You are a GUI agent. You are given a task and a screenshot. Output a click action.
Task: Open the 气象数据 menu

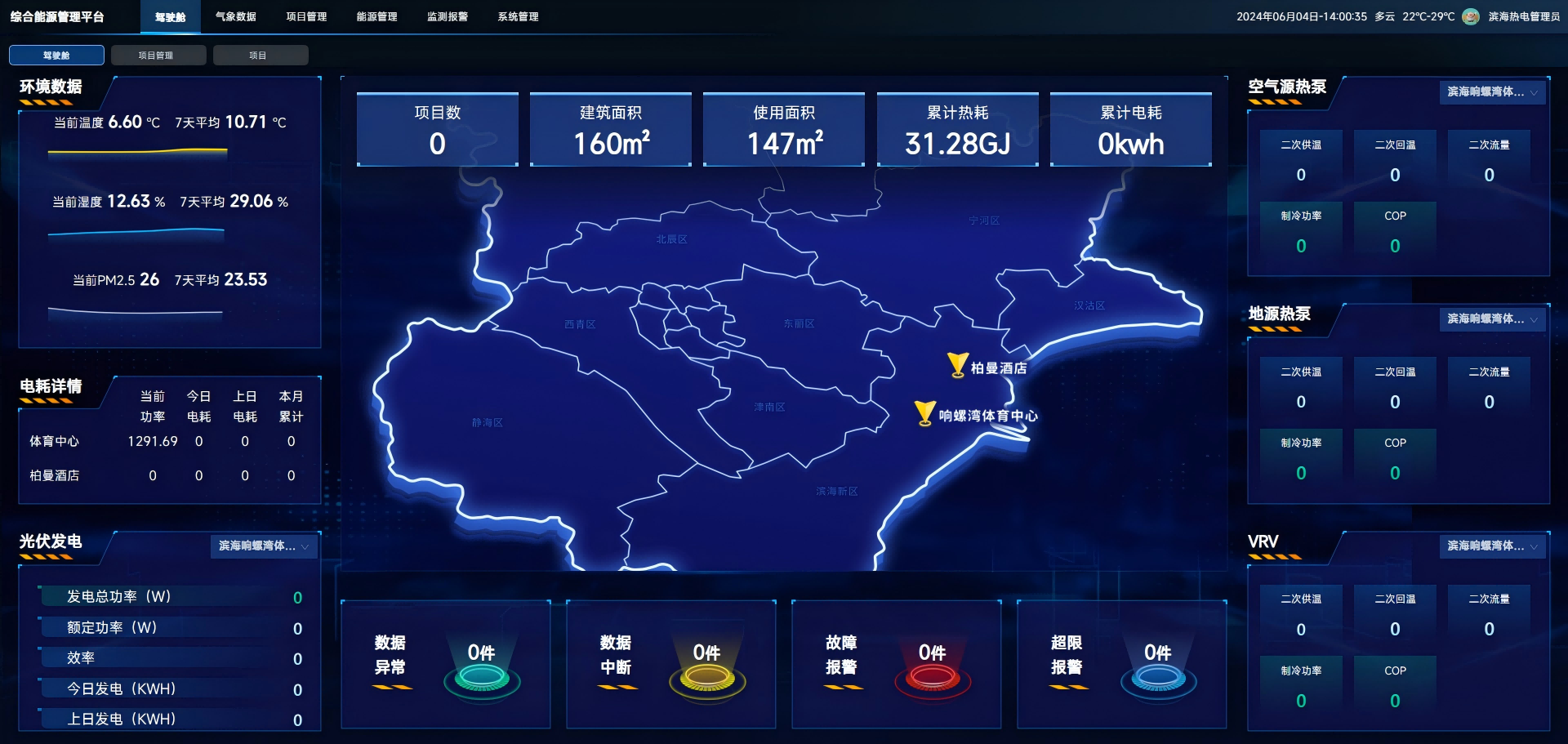pyautogui.click(x=235, y=17)
